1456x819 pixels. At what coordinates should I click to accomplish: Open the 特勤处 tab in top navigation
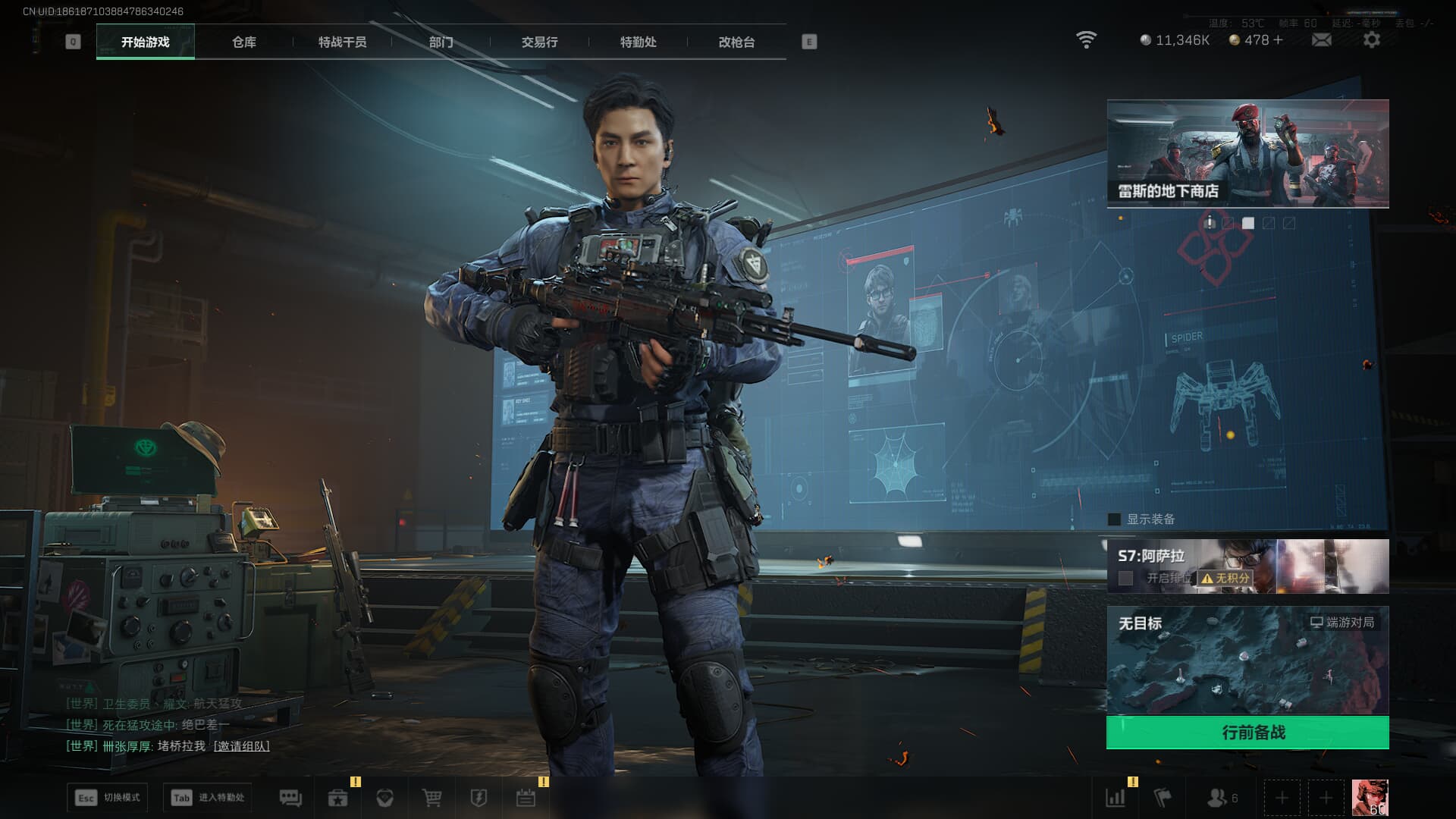pyautogui.click(x=638, y=42)
